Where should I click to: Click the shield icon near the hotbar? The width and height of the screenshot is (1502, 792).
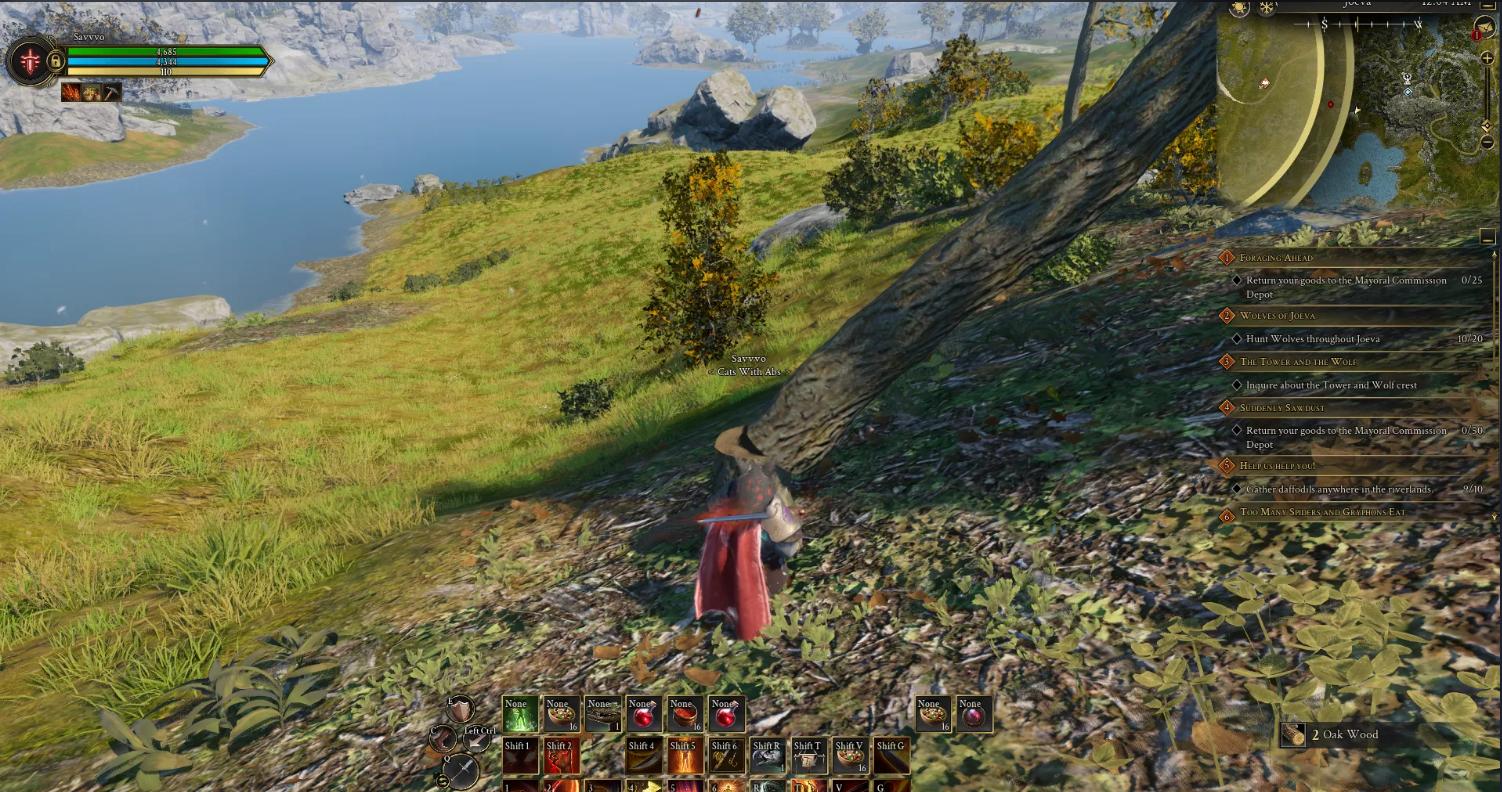(x=459, y=709)
